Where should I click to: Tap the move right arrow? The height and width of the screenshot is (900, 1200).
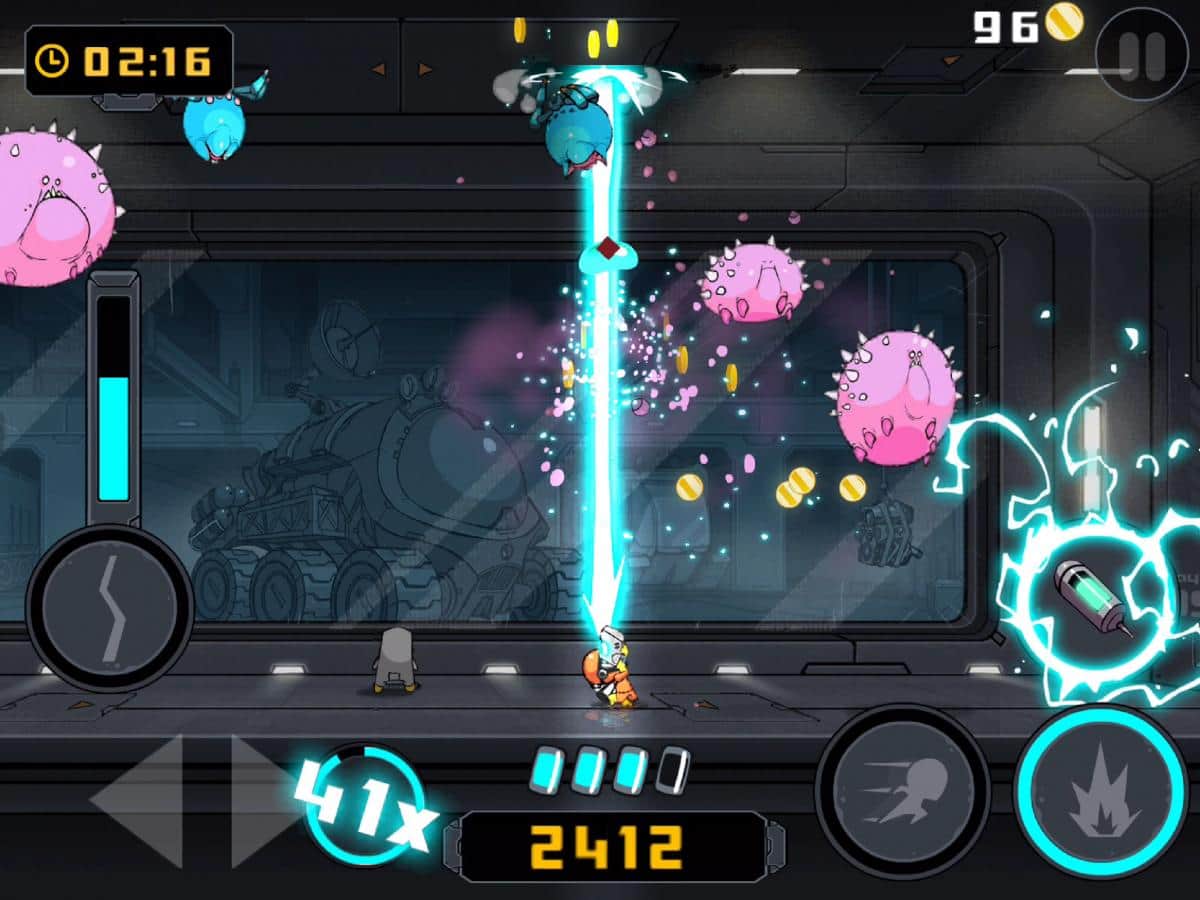262,800
